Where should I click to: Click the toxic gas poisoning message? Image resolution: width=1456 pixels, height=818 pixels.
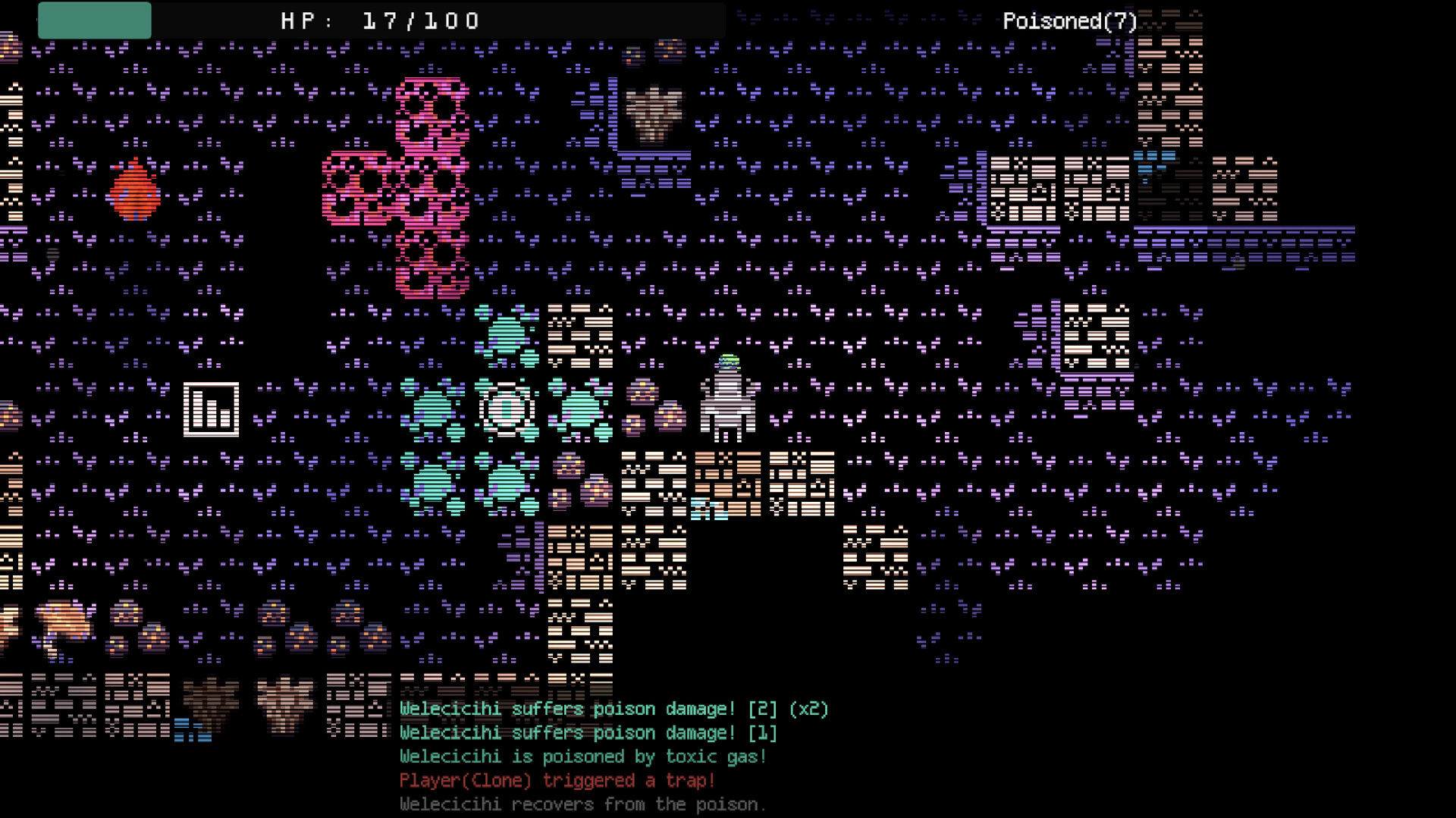tap(582, 756)
